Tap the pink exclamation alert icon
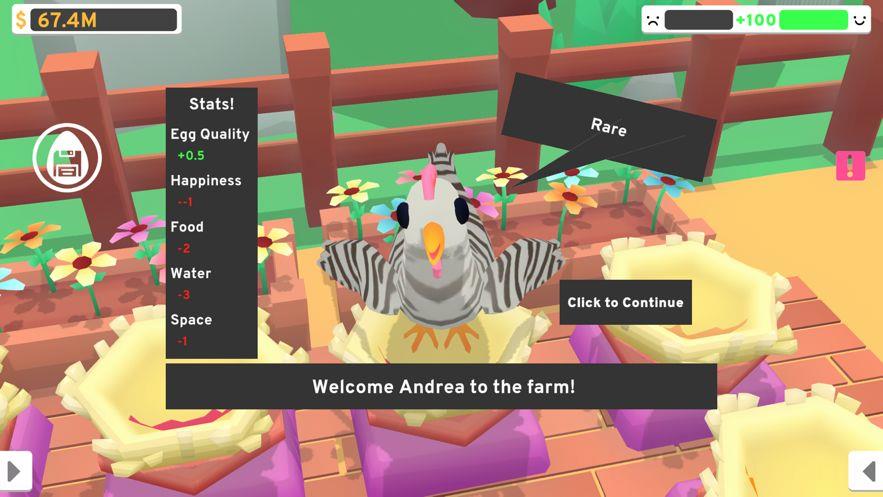883x497 pixels. click(x=850, y=166)
